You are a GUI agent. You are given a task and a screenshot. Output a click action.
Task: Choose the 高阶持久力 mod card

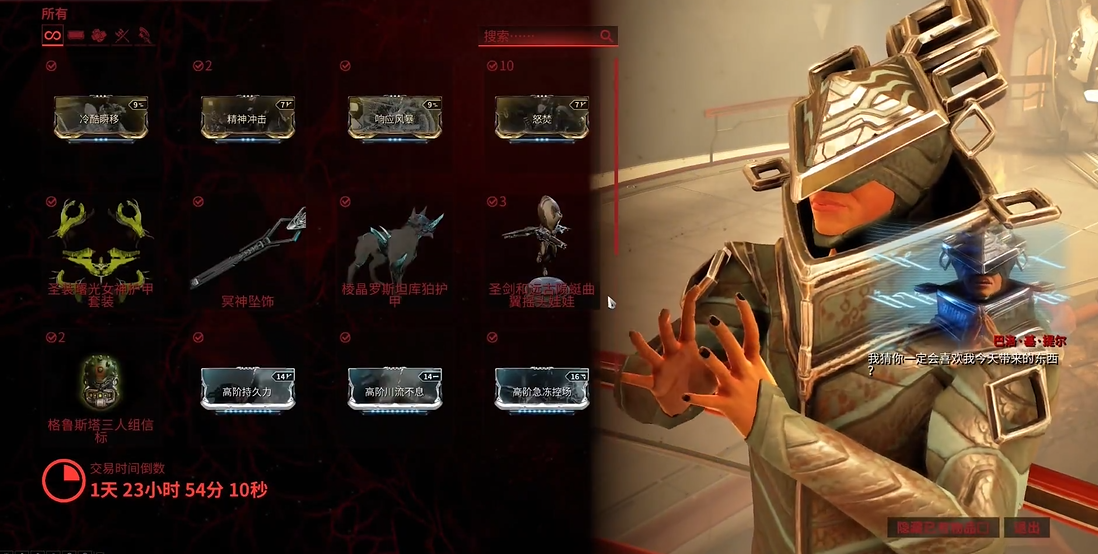coord(247,387)
